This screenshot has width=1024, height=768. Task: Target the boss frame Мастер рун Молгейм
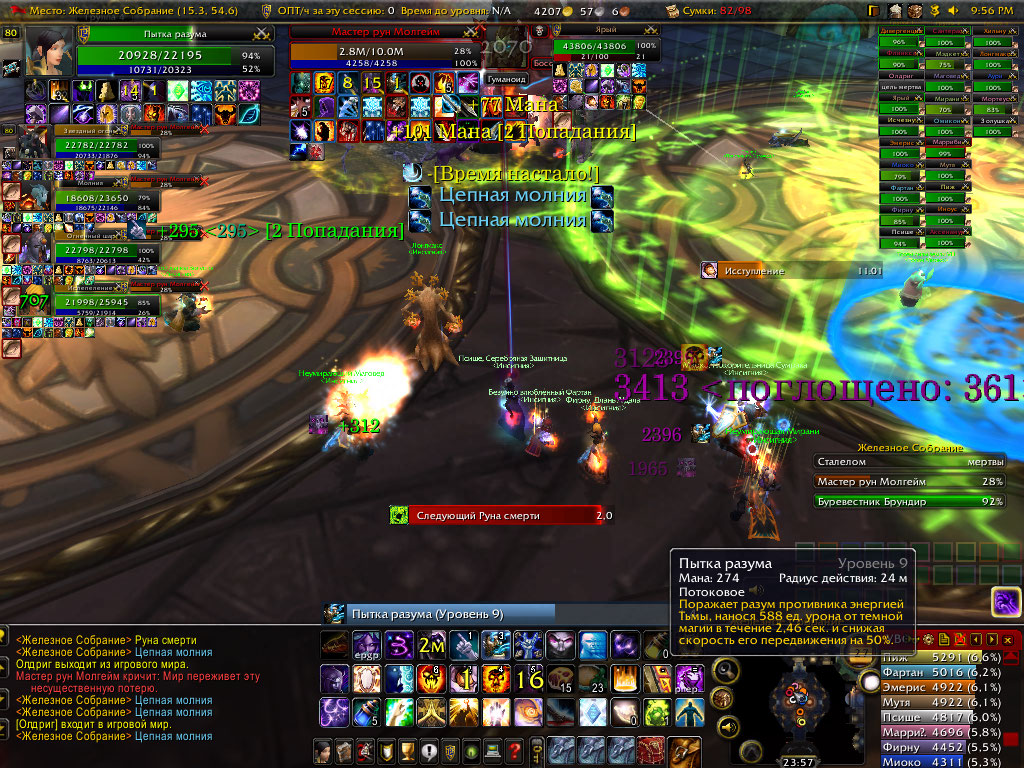[382, 32]
